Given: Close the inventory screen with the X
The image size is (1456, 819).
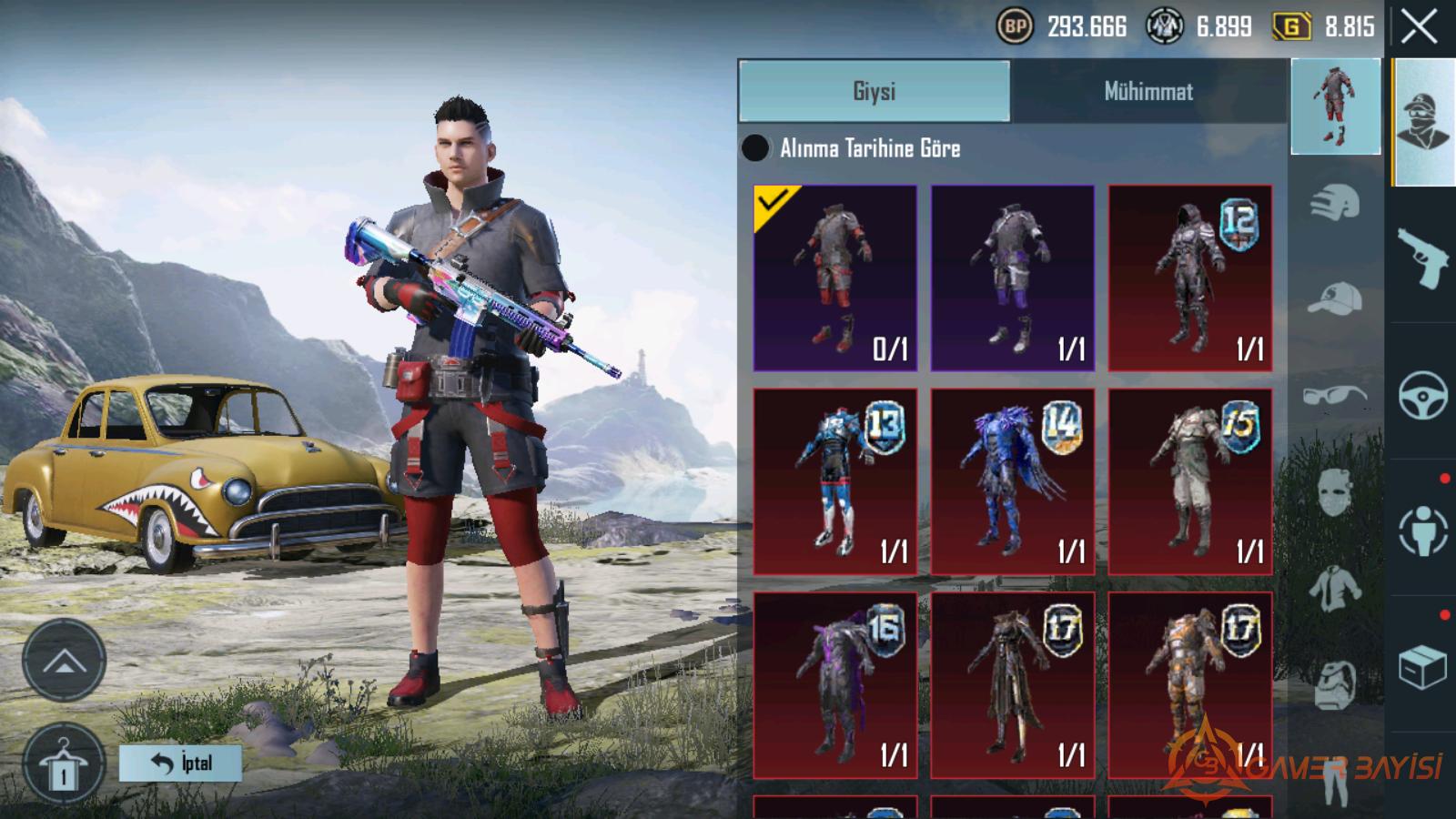Looking at the screenshot, I should pos(1419,27).
